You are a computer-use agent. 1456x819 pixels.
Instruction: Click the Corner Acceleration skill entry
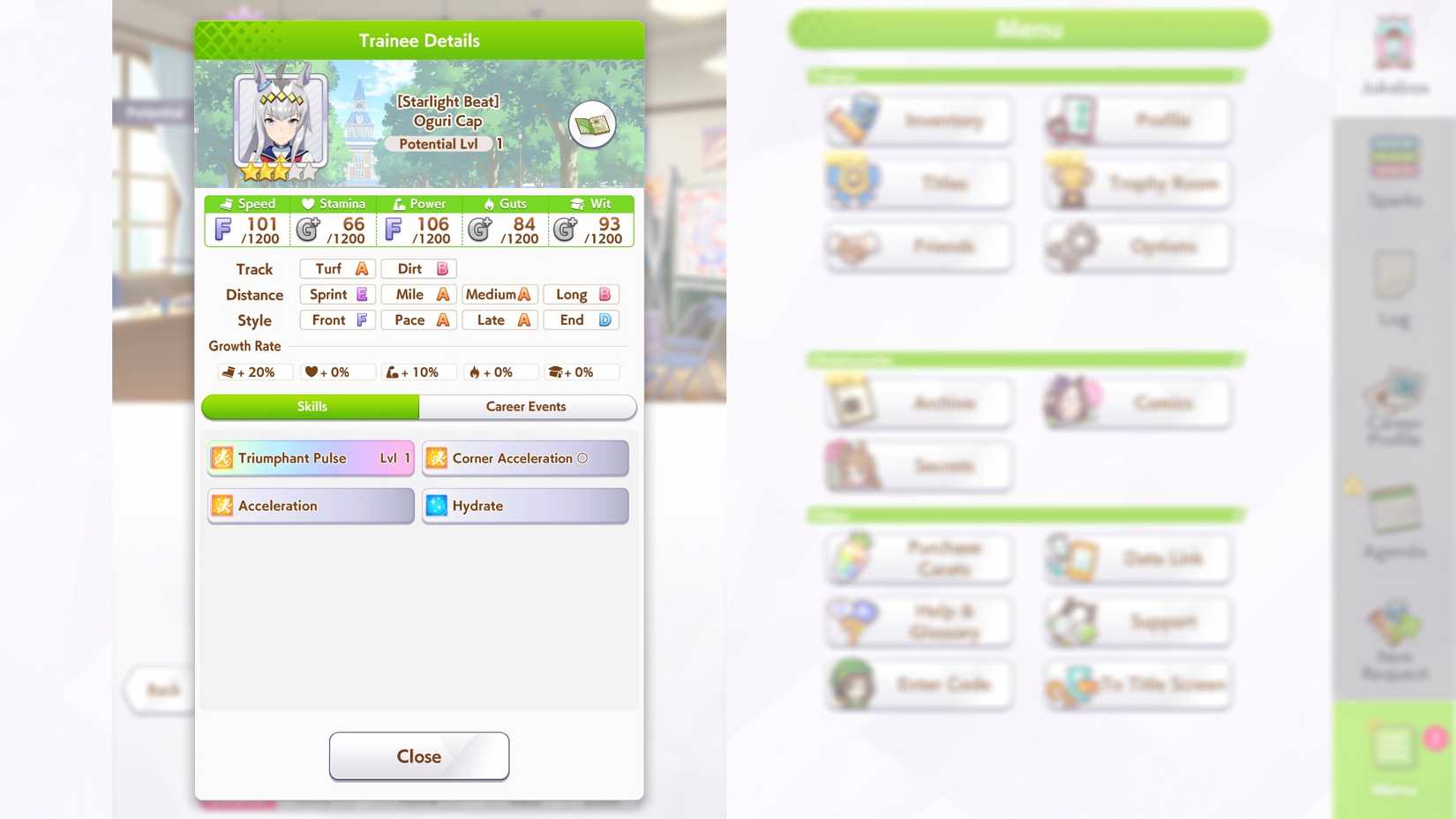click(525, 458)
